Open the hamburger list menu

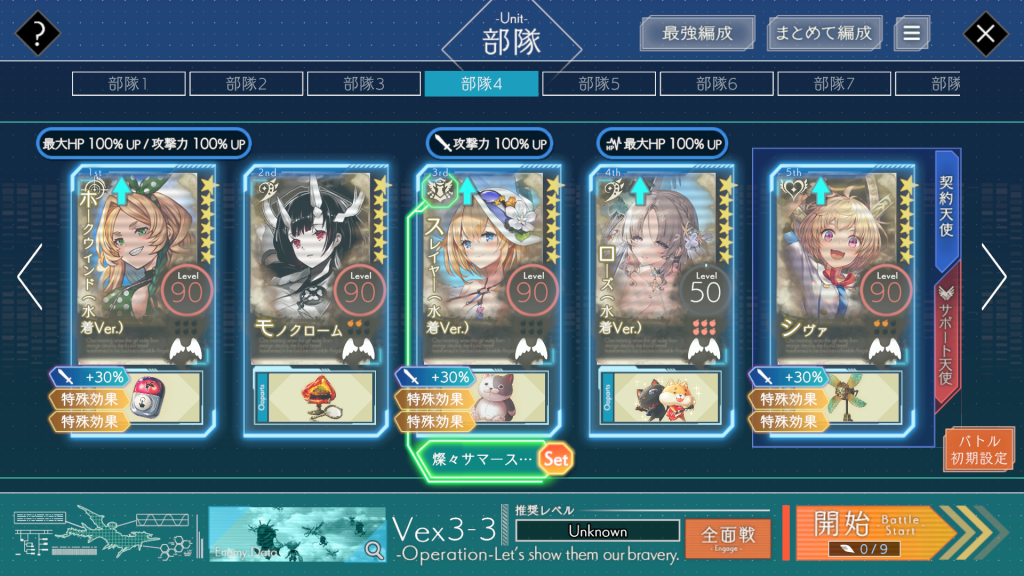point(911,33)
